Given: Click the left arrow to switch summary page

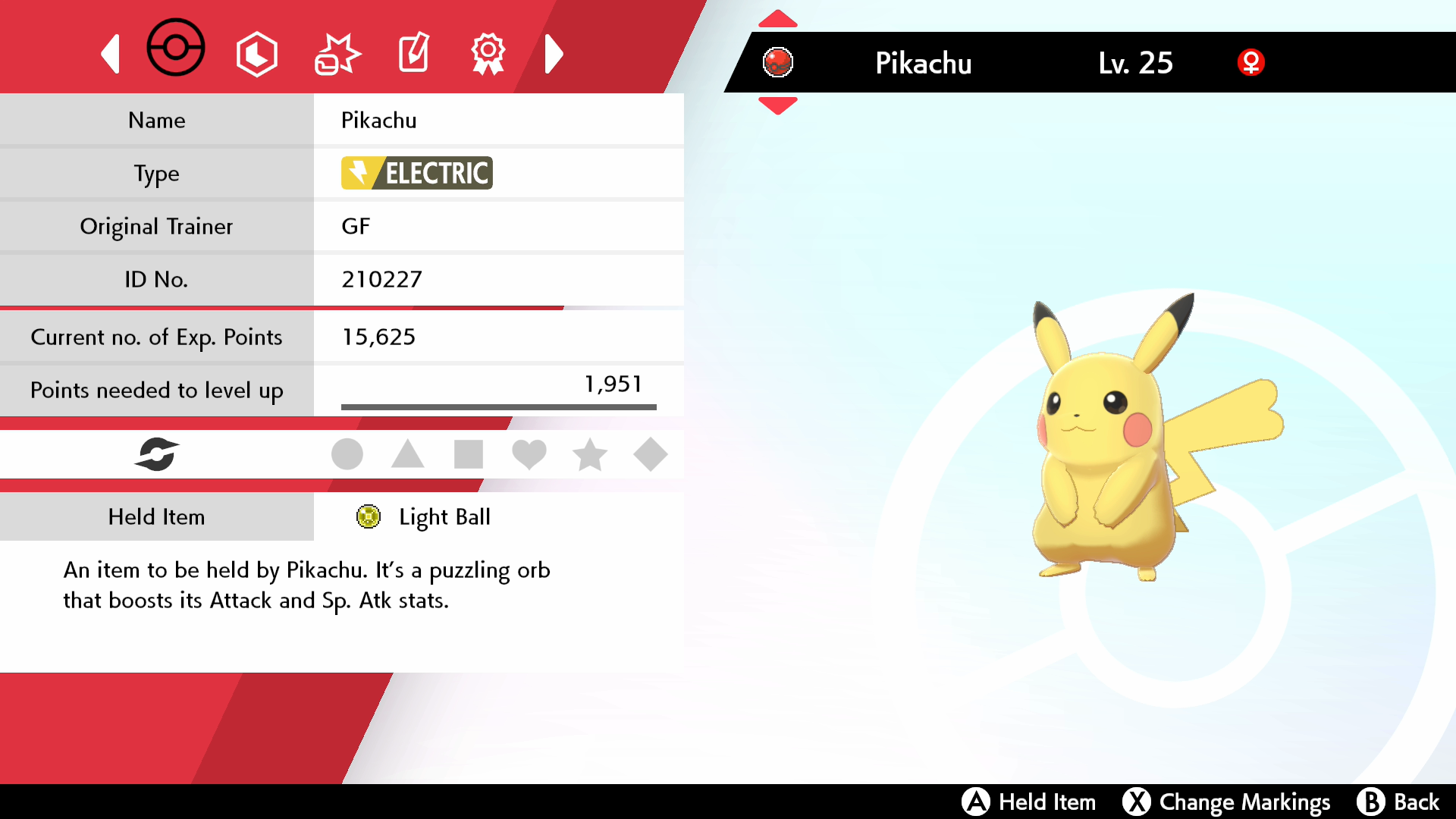Looking at the screenshot, I should [x=111, y=53].
